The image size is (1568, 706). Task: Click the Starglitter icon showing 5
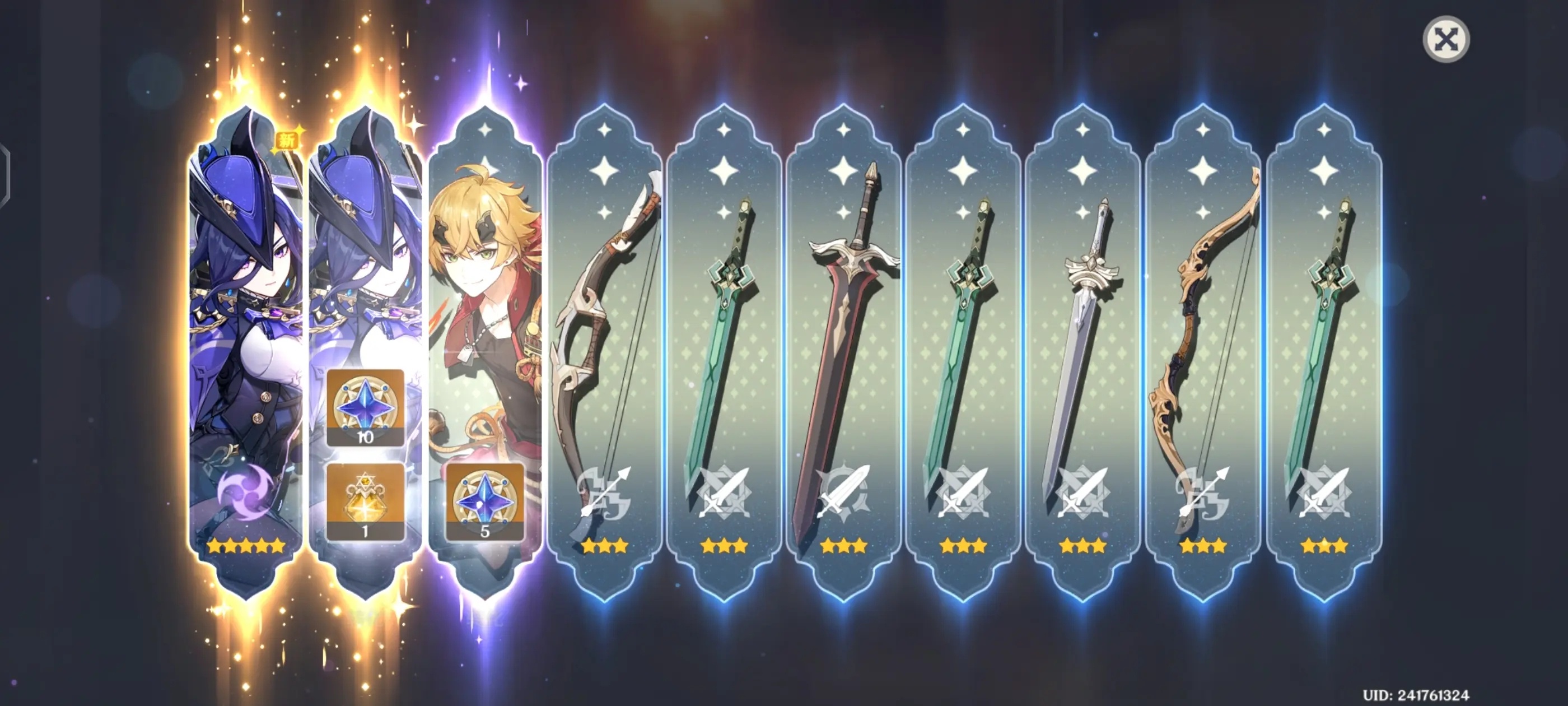(x=485, y=501)
